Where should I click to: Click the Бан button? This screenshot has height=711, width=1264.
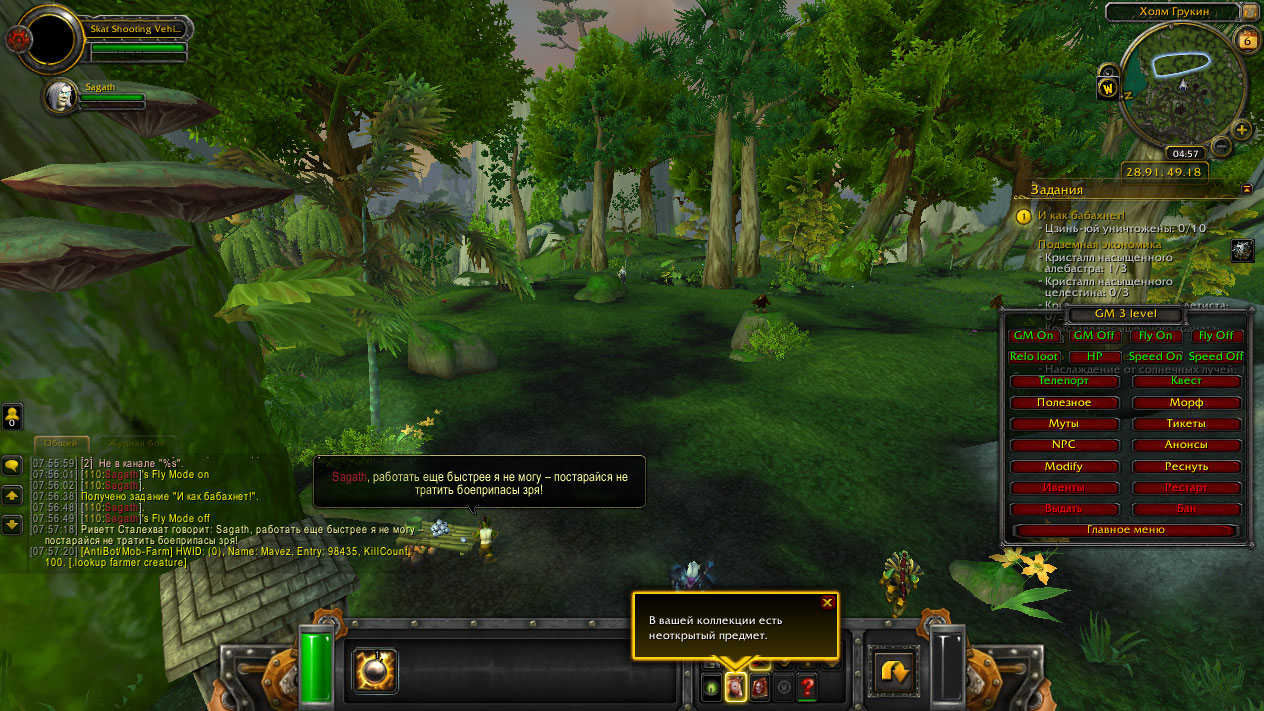click(1186, 509)
